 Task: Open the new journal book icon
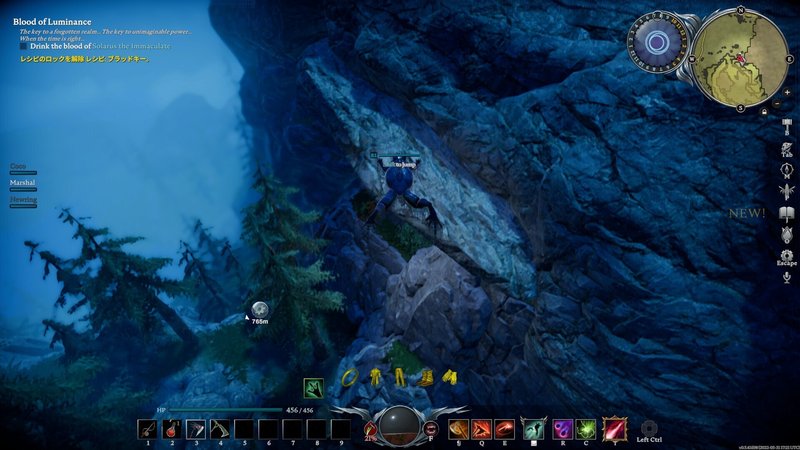tap(787, 215)
